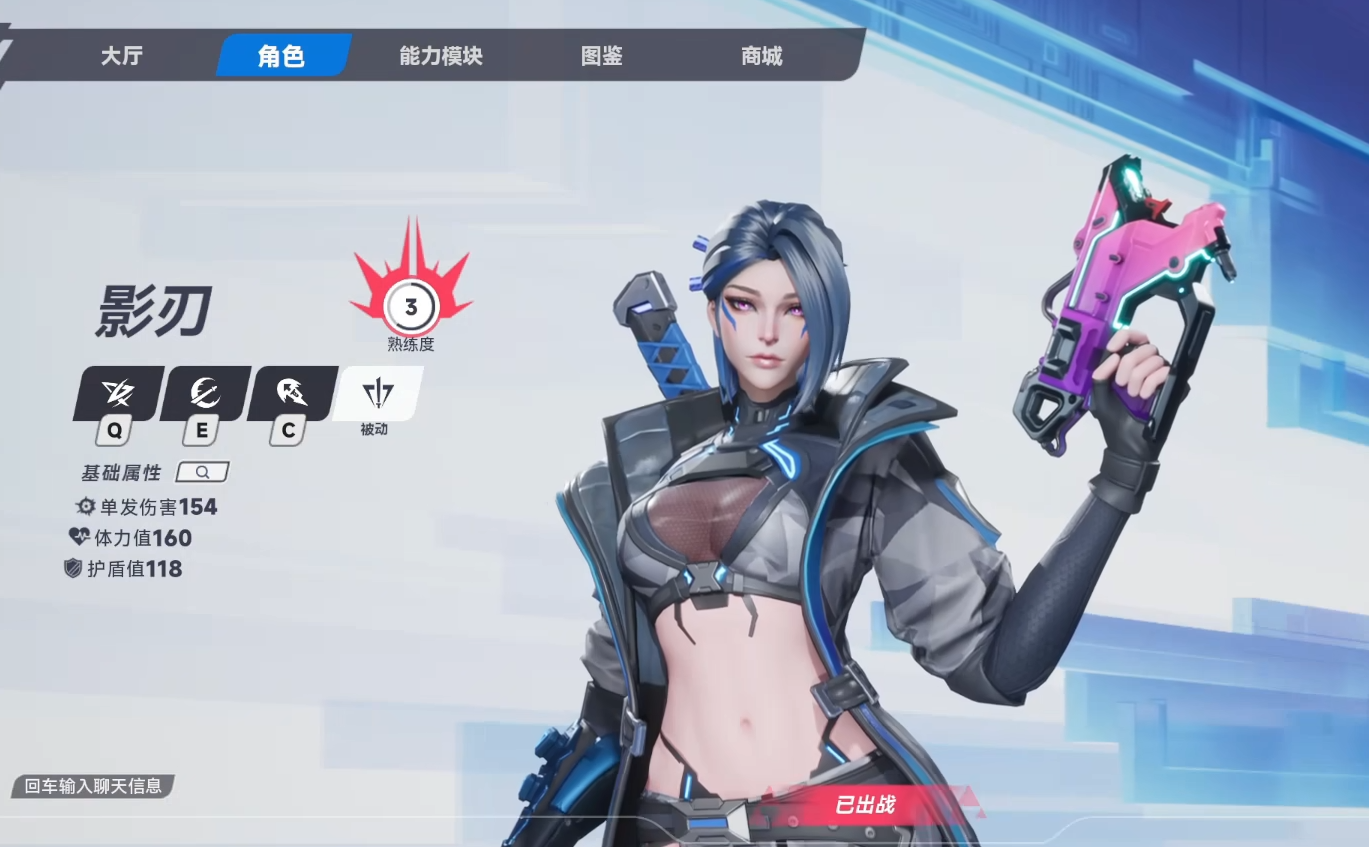Switch to the 大厅 lobby tab

[121, 56]
